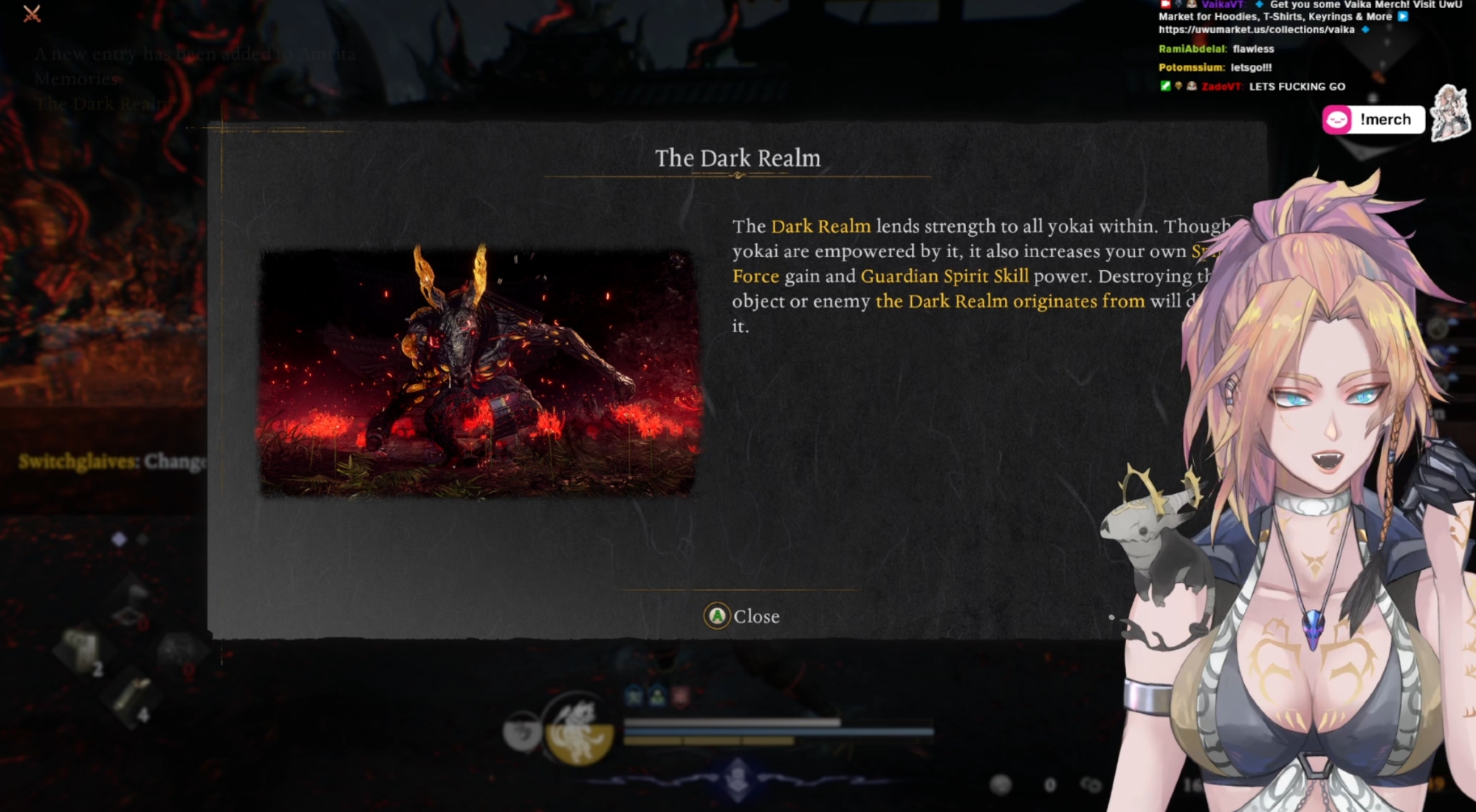View the Dark Realm yokai illustration
This screenshot has width=1476, height=812.
point(477,373)
